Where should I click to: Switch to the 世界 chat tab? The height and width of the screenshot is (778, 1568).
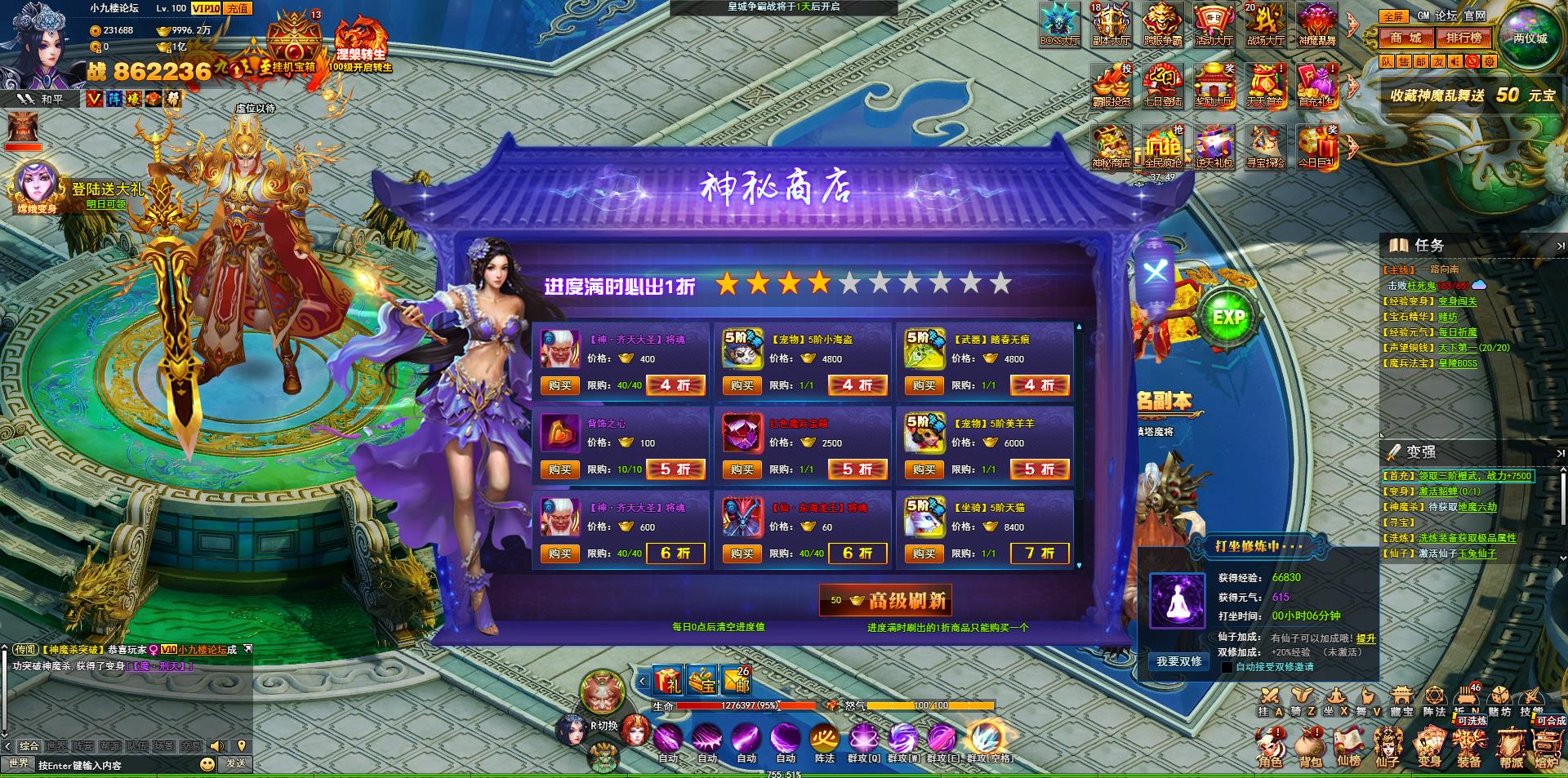(56, 745)
